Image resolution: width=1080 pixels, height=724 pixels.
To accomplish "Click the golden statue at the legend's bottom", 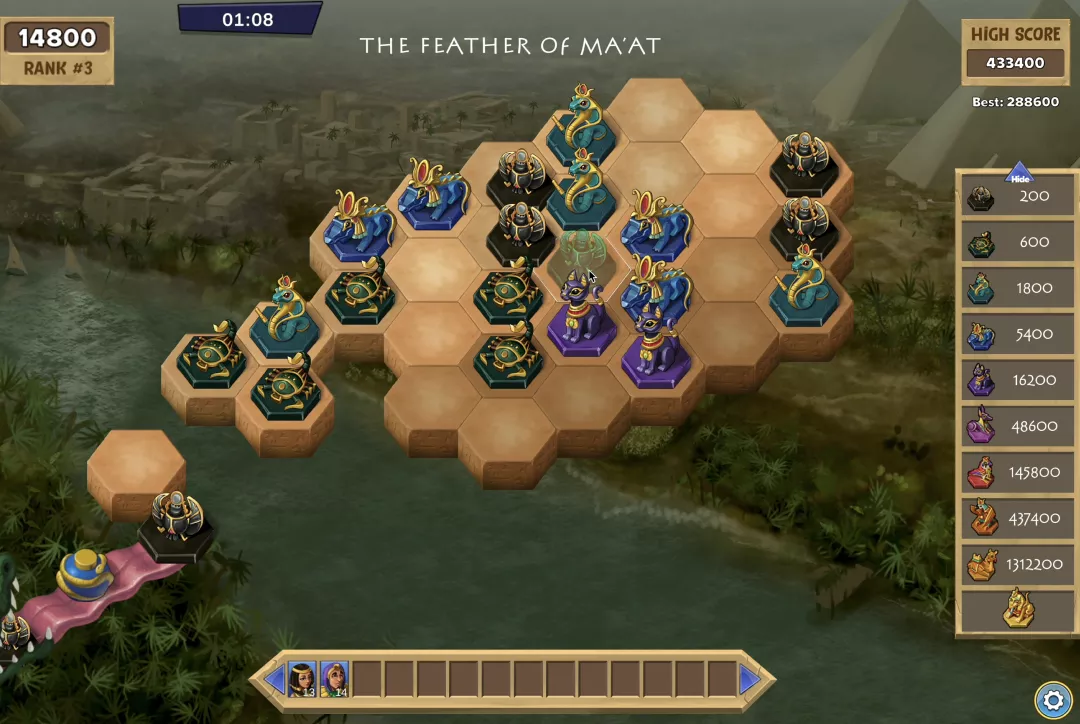I will tap(1017, 610).
